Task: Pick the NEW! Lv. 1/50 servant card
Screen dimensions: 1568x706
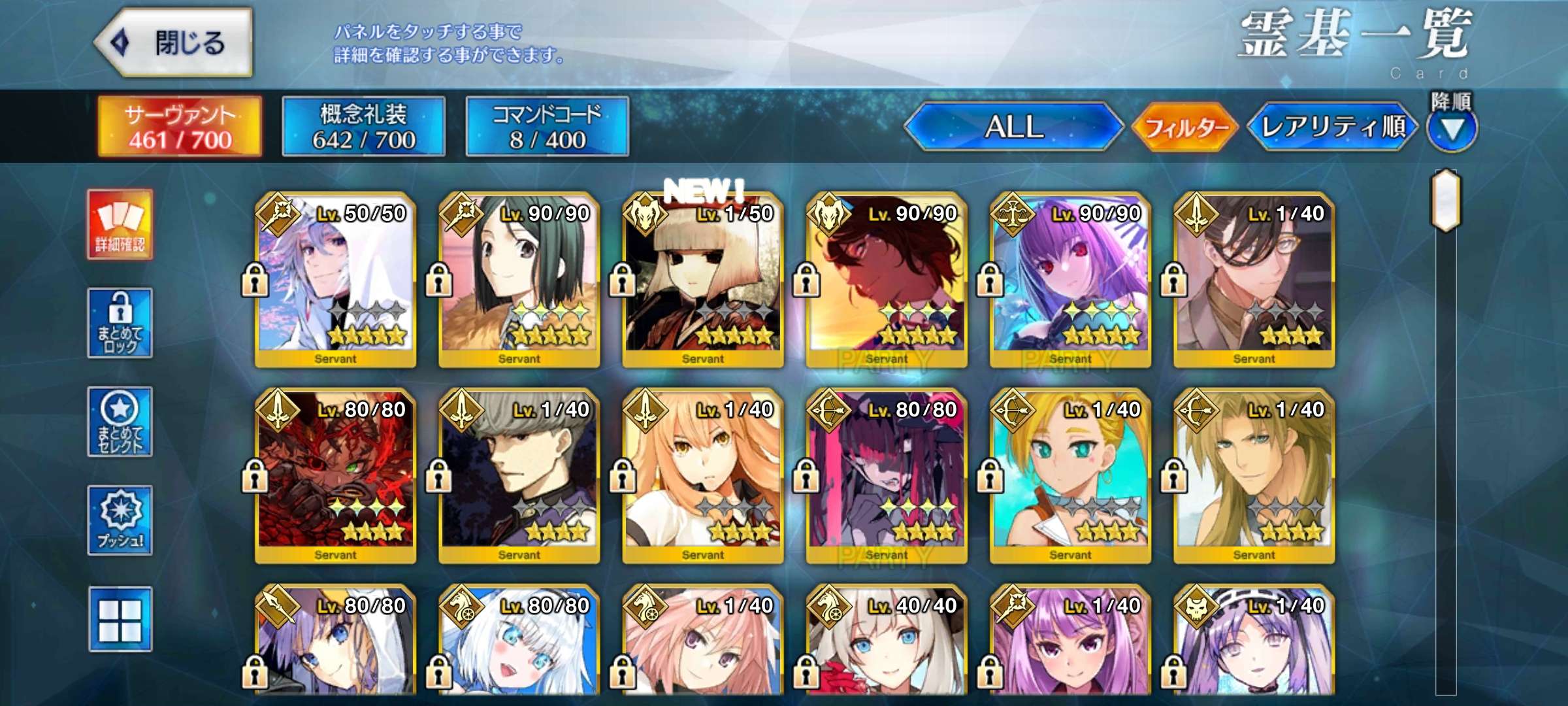Action: pyautogui.click(x=703, y=280)
